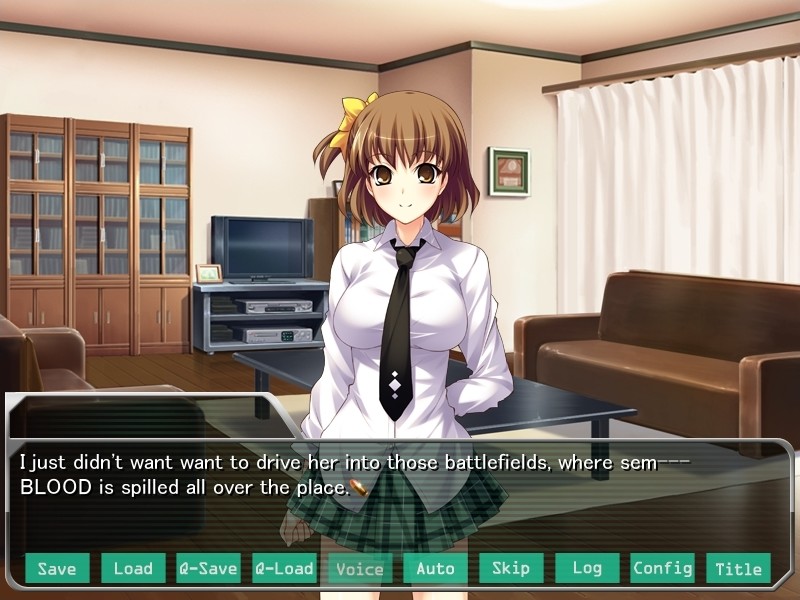Return to the Title screen

coord(738,568)
